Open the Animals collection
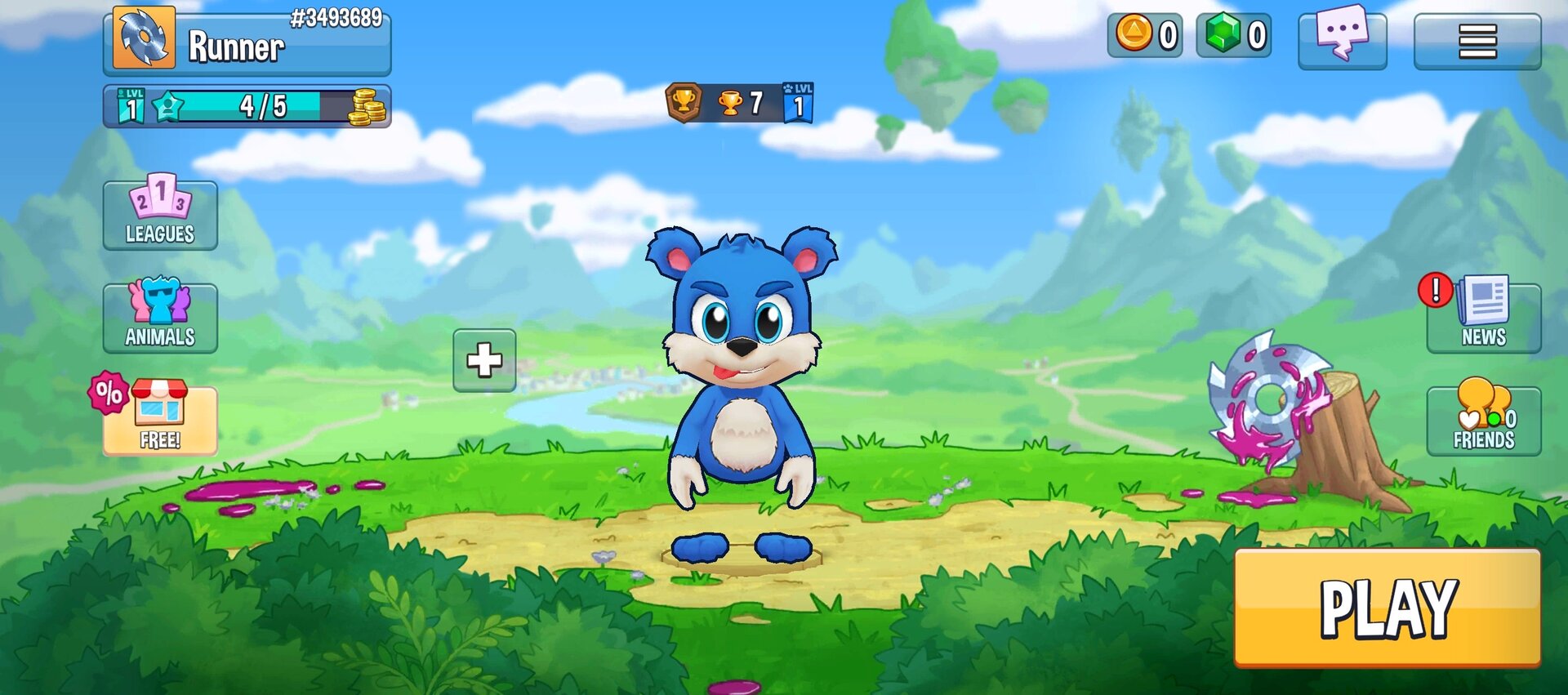 click(x=160, y=318)
